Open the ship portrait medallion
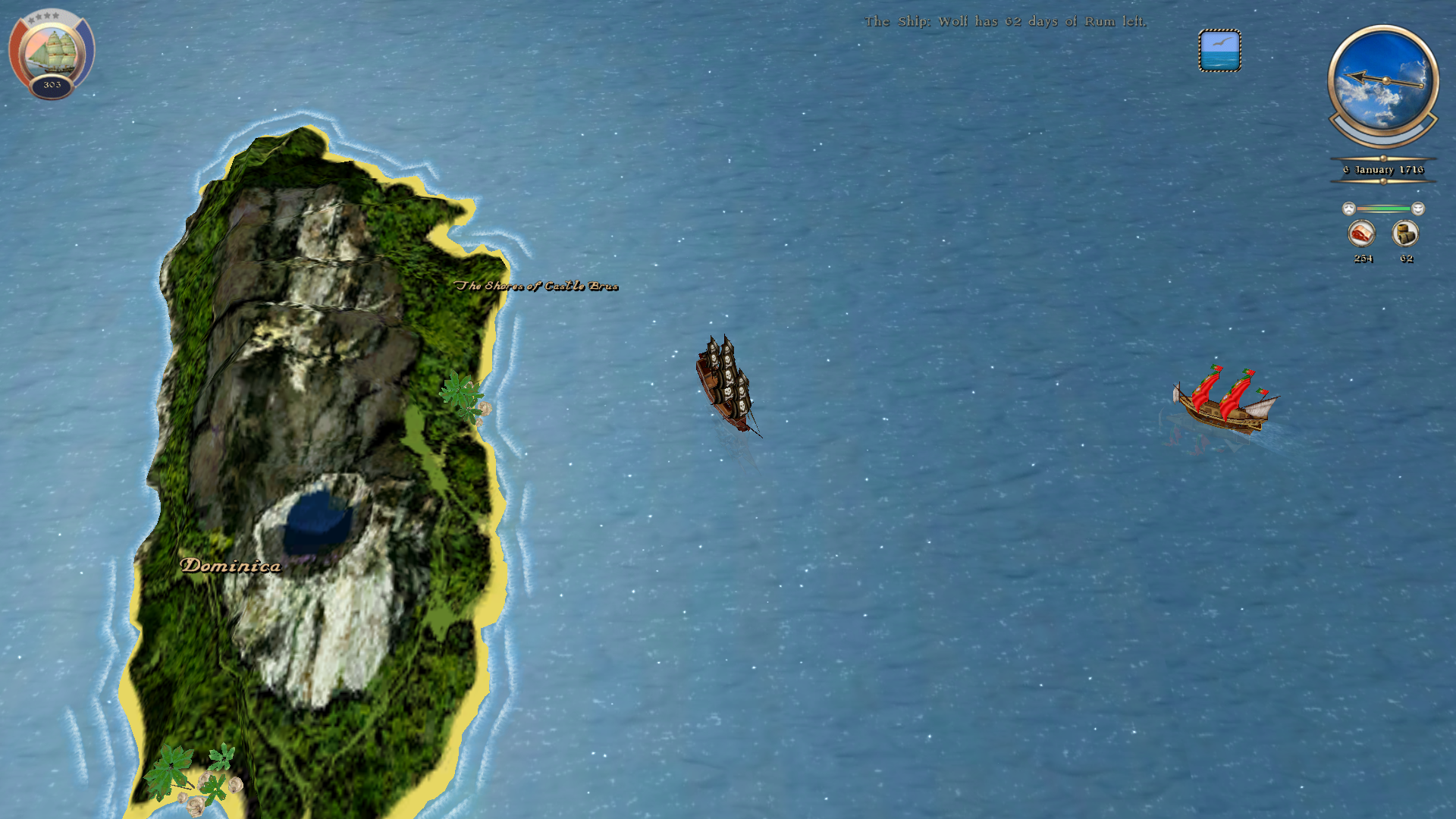Viewport: 1456px width, 819px height. [x=52, y=52]
